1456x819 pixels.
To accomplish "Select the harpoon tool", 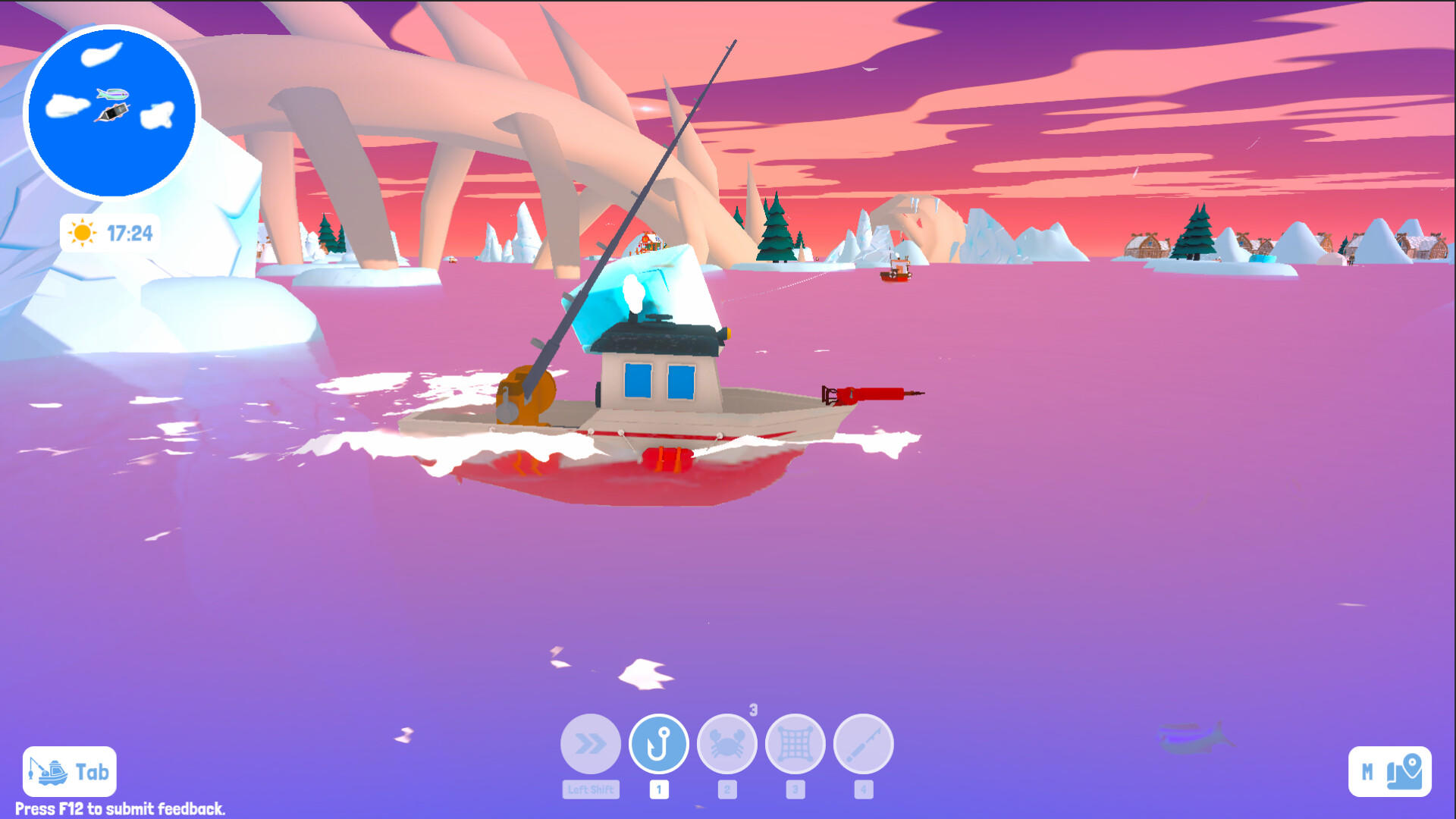I will pos(863,744).
